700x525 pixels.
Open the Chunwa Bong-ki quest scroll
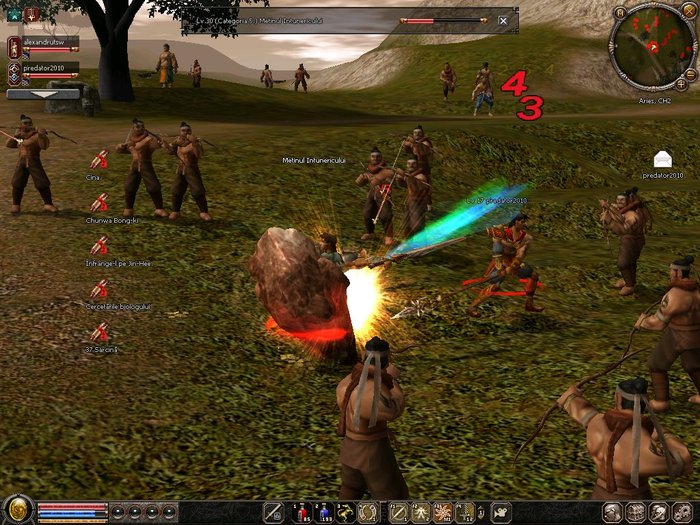coord(99,202)
